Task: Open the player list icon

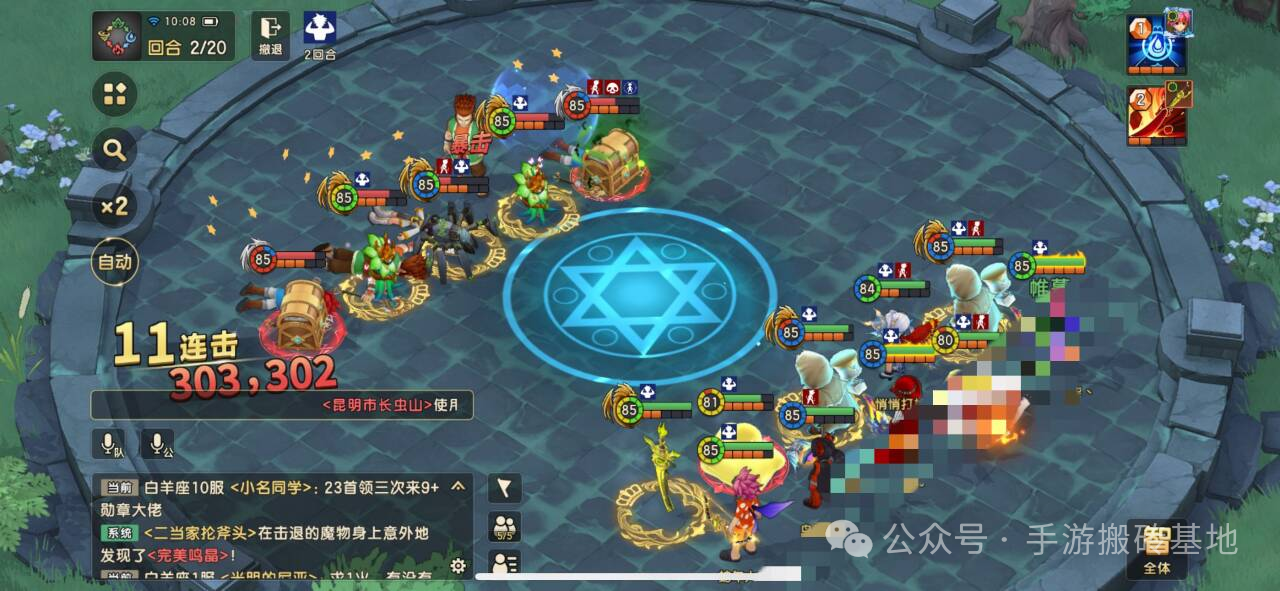Action: [505, 563]
